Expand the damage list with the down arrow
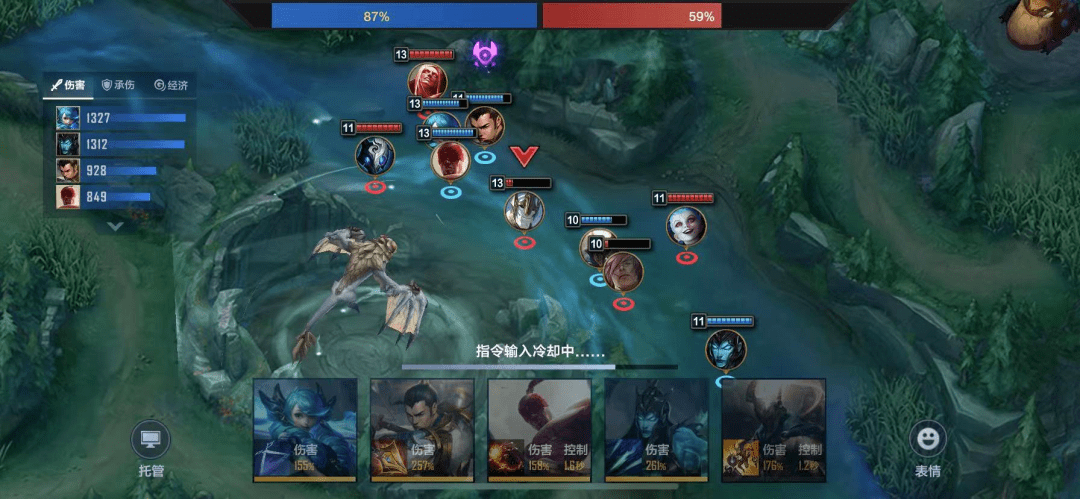1080x499 pixels. (x=116, y=226)
